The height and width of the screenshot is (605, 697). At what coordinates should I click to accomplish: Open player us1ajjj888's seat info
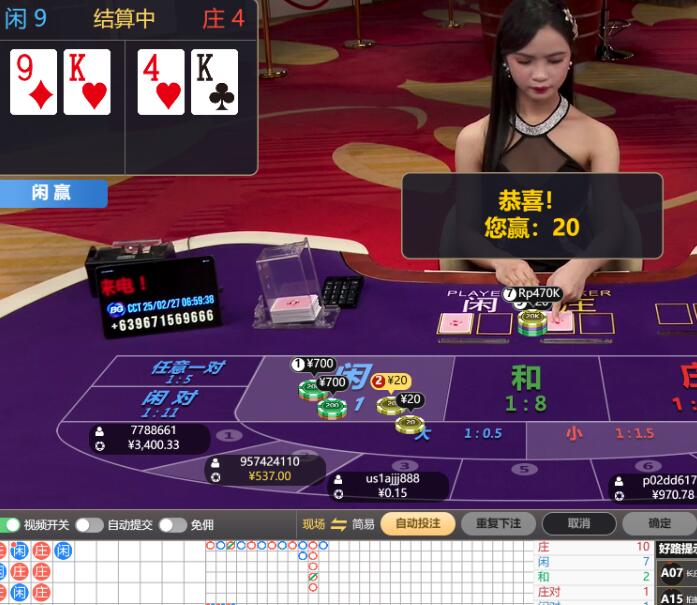click(388, 485)
